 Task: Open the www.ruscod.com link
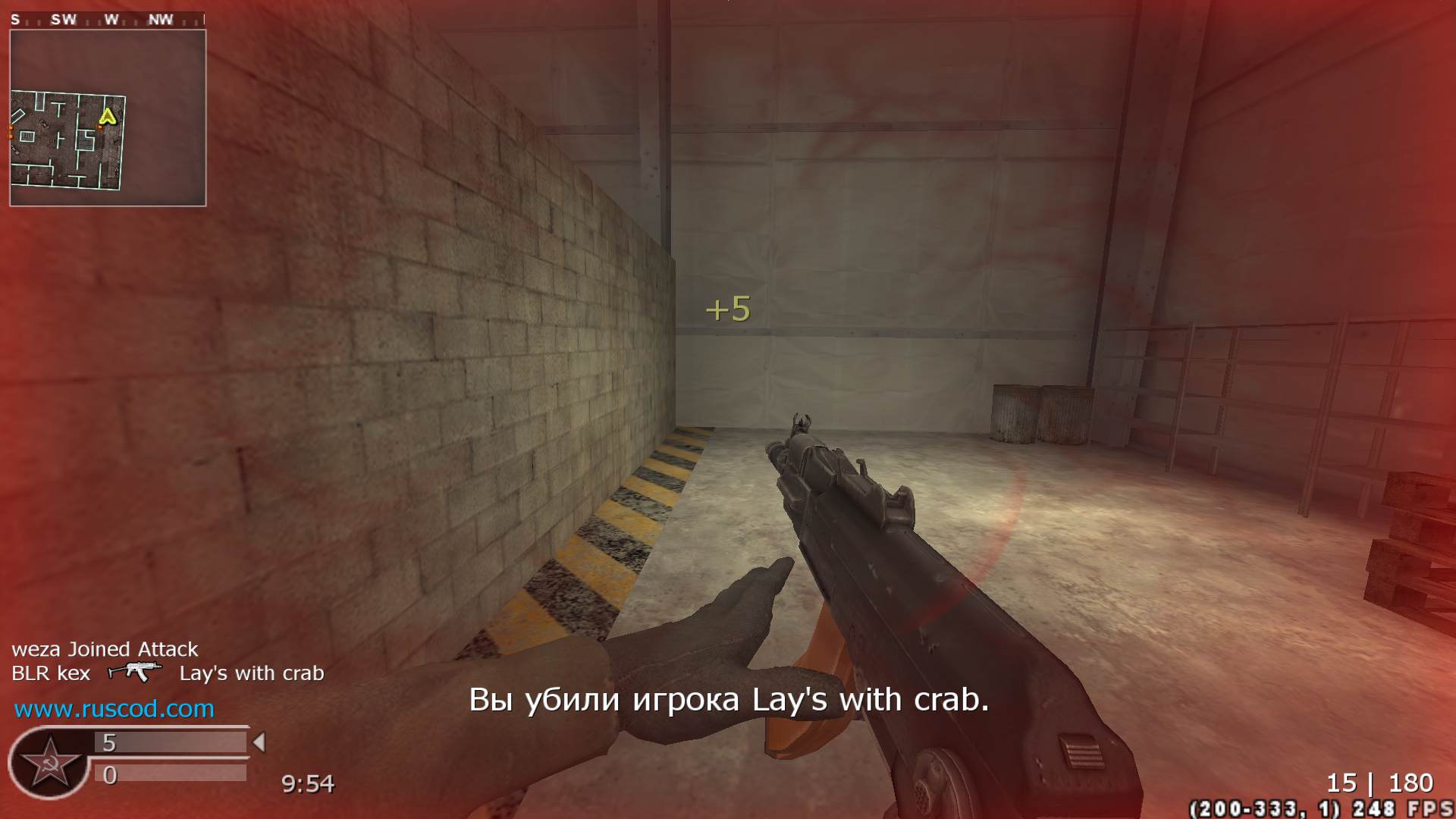coord(114,711)
